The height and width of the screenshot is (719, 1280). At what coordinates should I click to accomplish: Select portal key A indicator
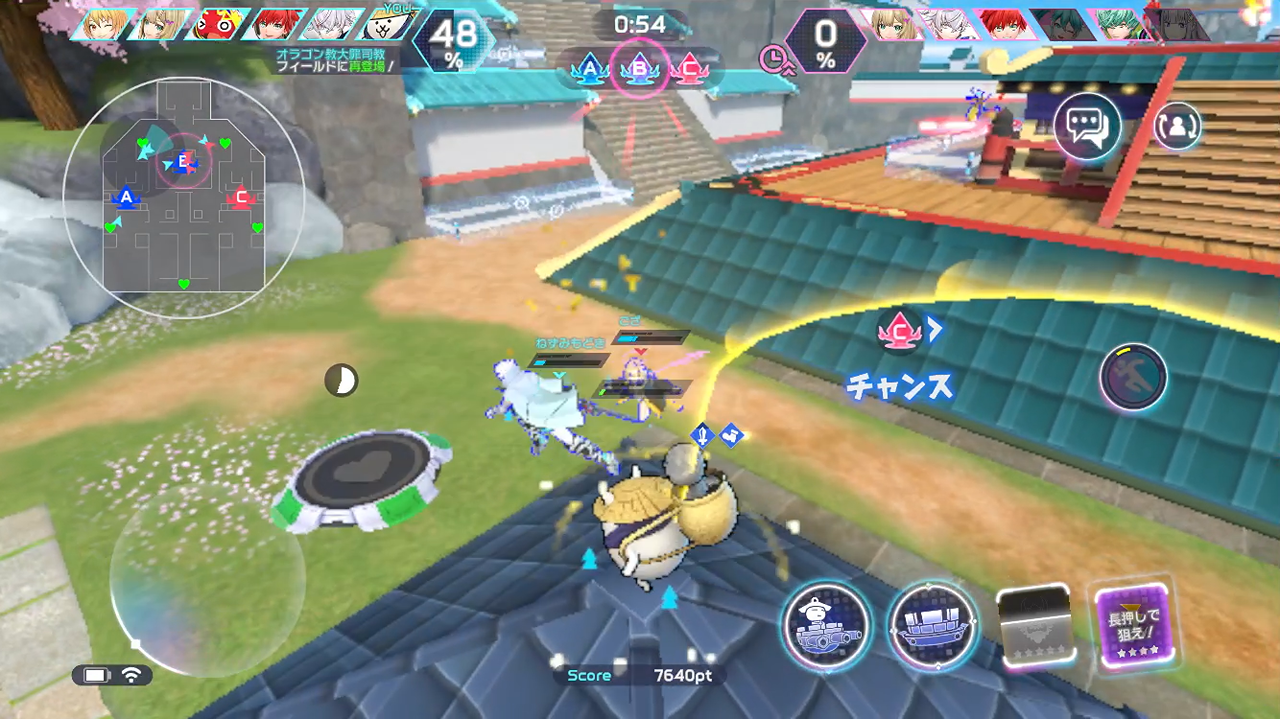[590, 70]
